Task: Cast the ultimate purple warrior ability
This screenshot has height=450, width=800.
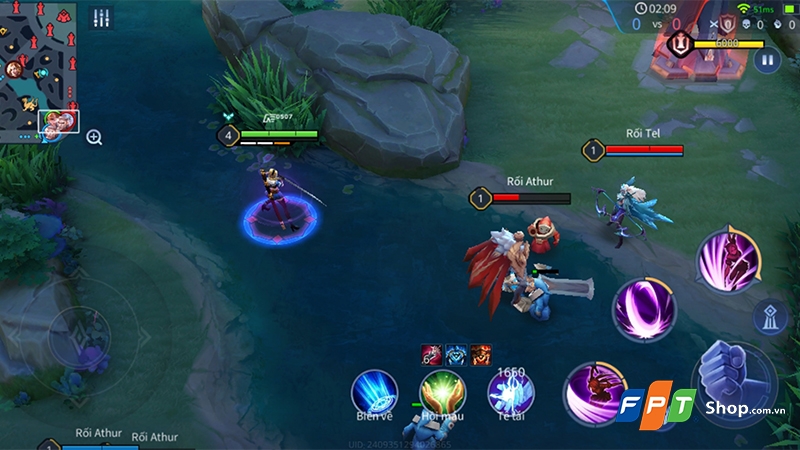Action: pos(728,261)
